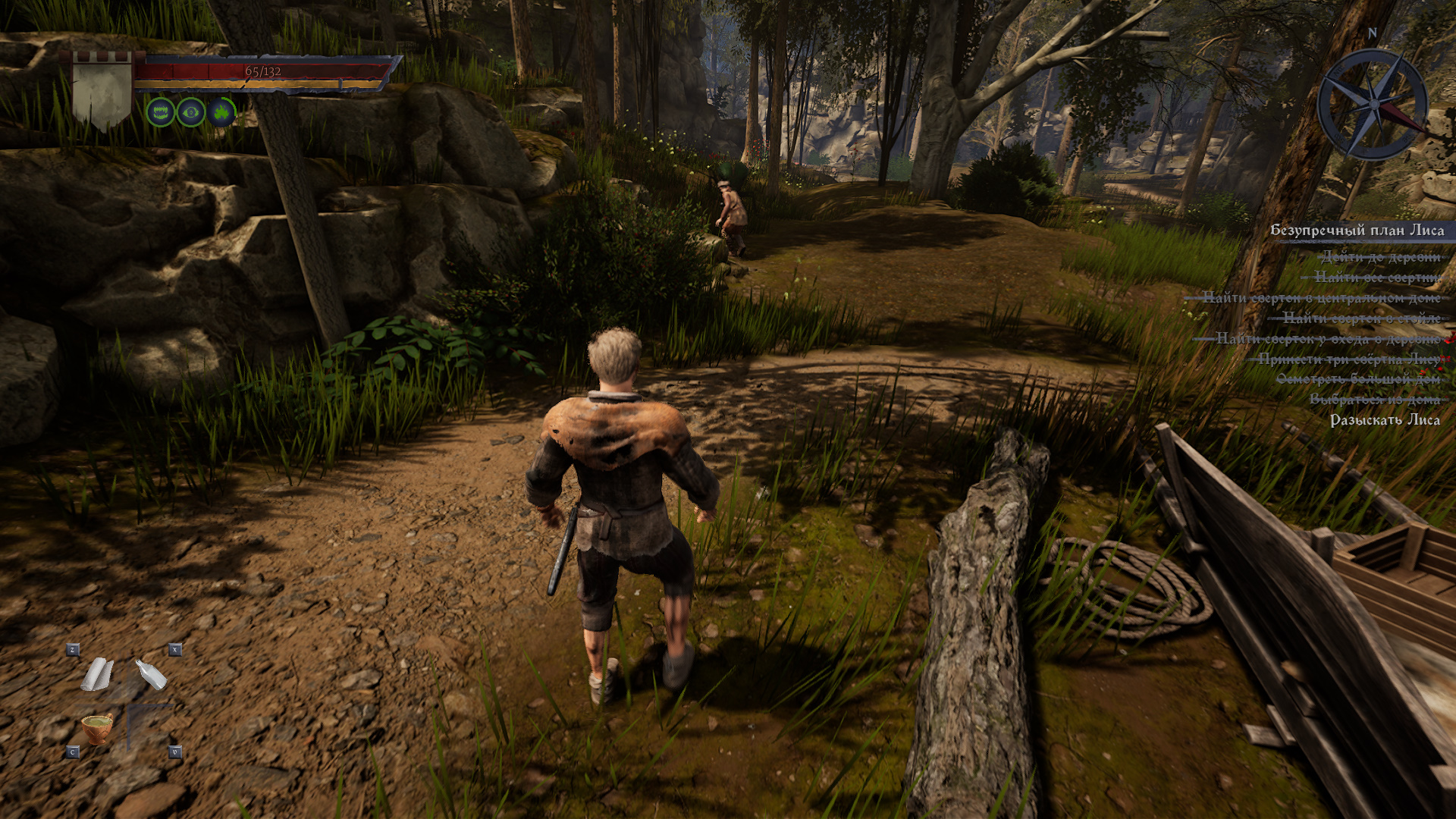Click the grey faction banner emblem
The image size is (1456, 819).
tap(102, 91)
